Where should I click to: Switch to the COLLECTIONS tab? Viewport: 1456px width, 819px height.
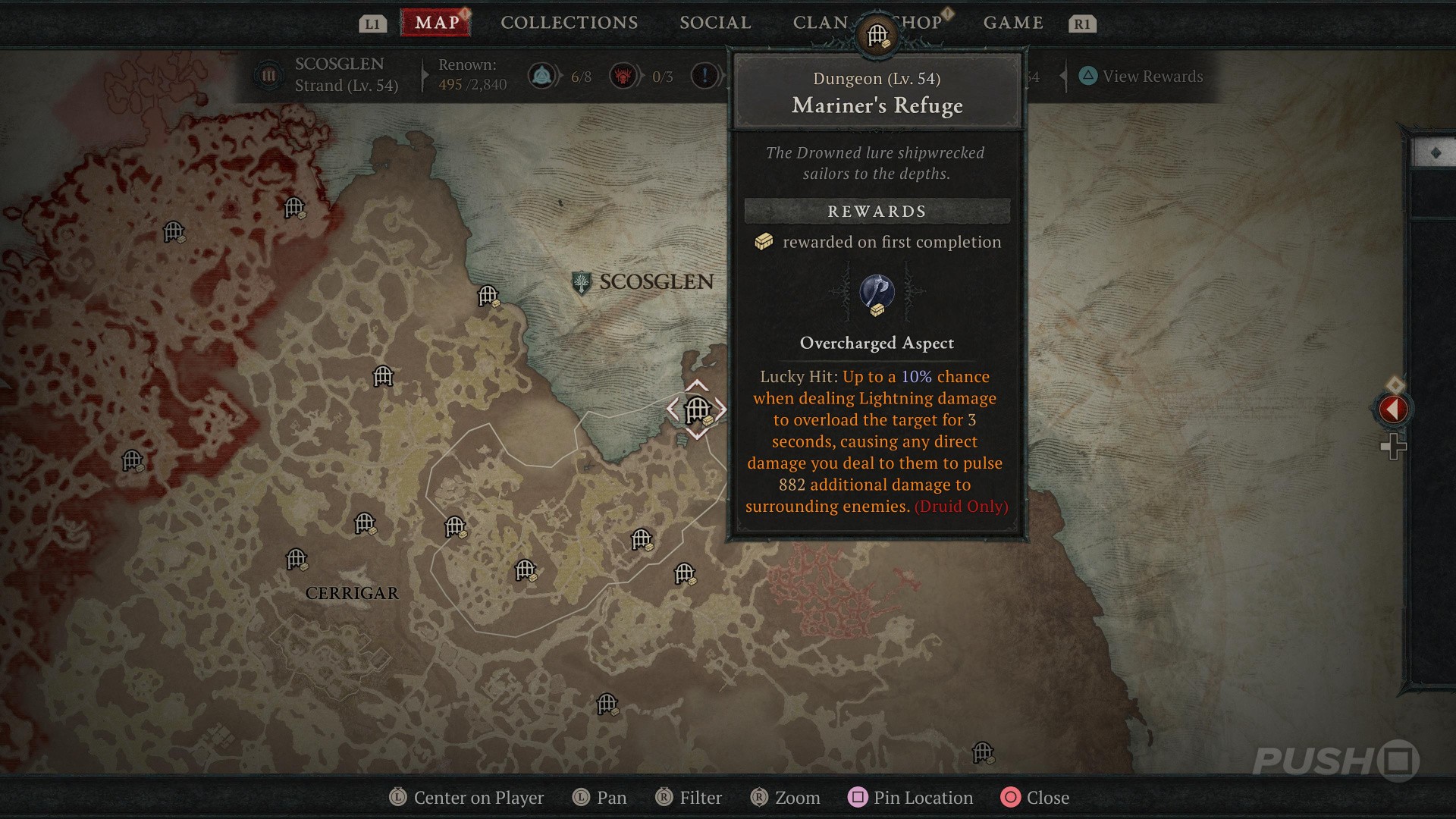(568, 22)
